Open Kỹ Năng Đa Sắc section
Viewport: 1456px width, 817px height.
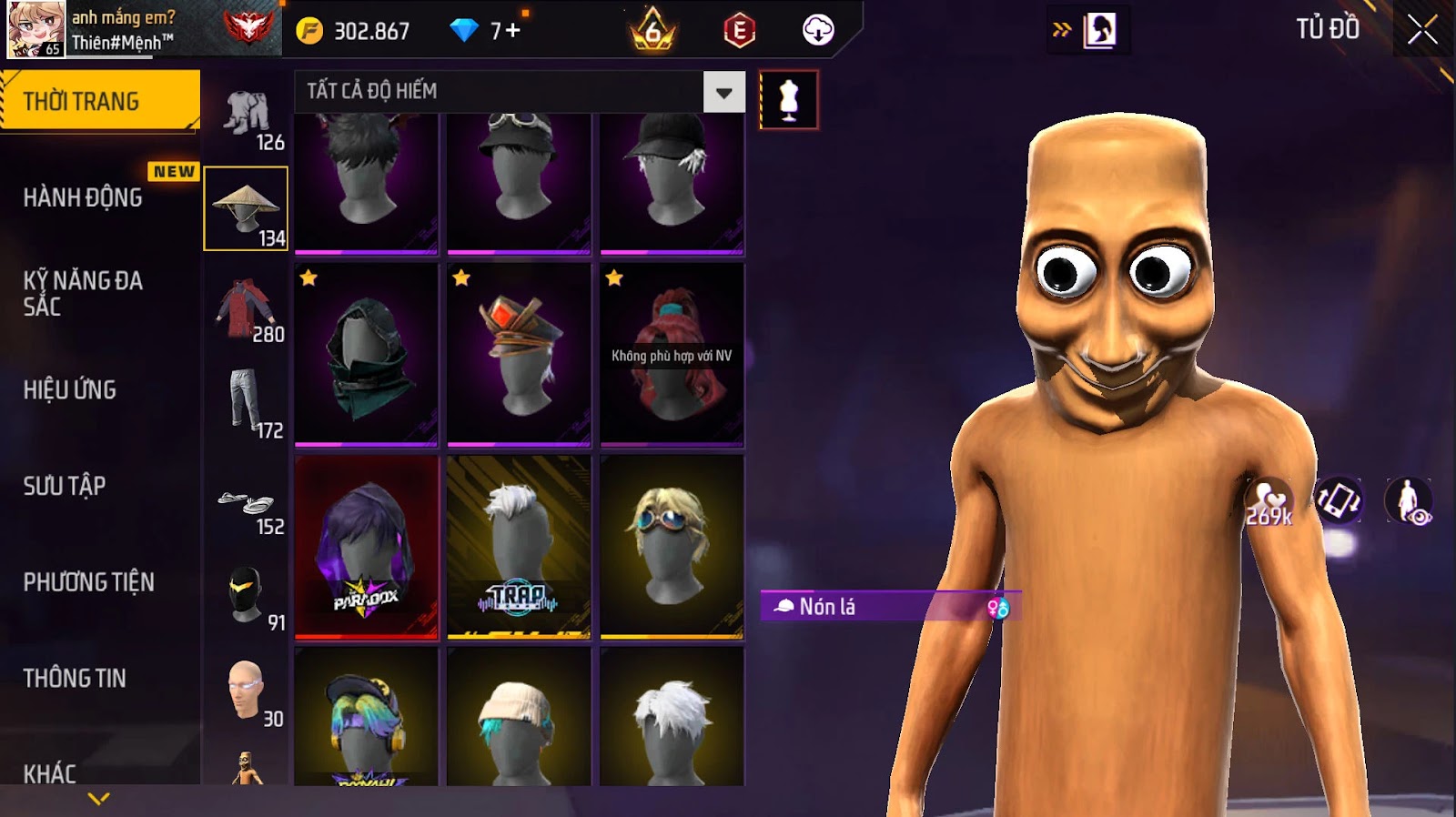click(84, 293)
